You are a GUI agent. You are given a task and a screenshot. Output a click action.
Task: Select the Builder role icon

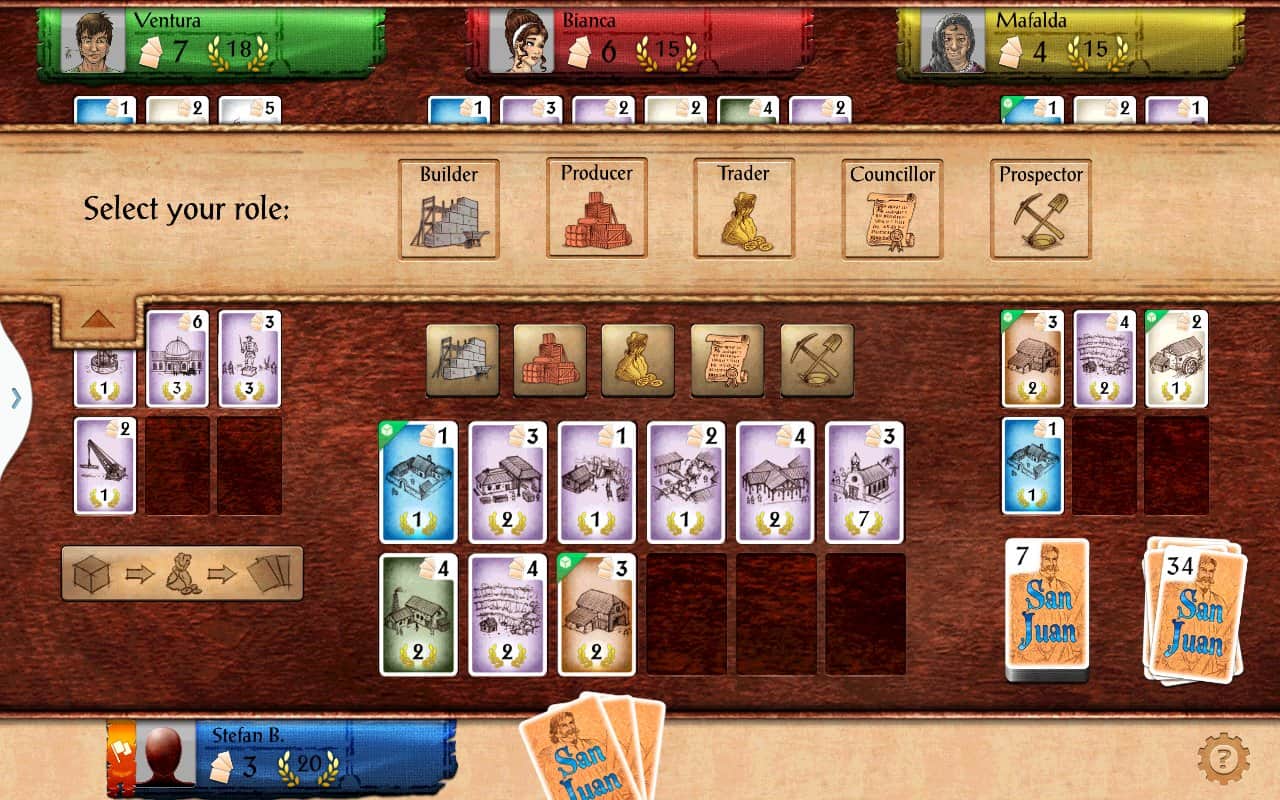click(448, 207)
